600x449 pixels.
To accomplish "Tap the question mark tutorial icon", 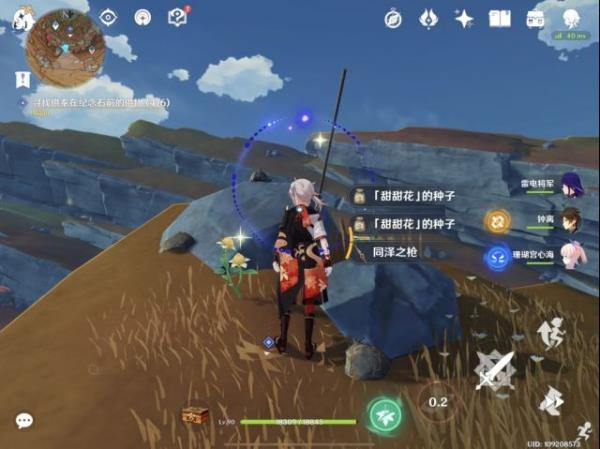I will click(177, 17).
